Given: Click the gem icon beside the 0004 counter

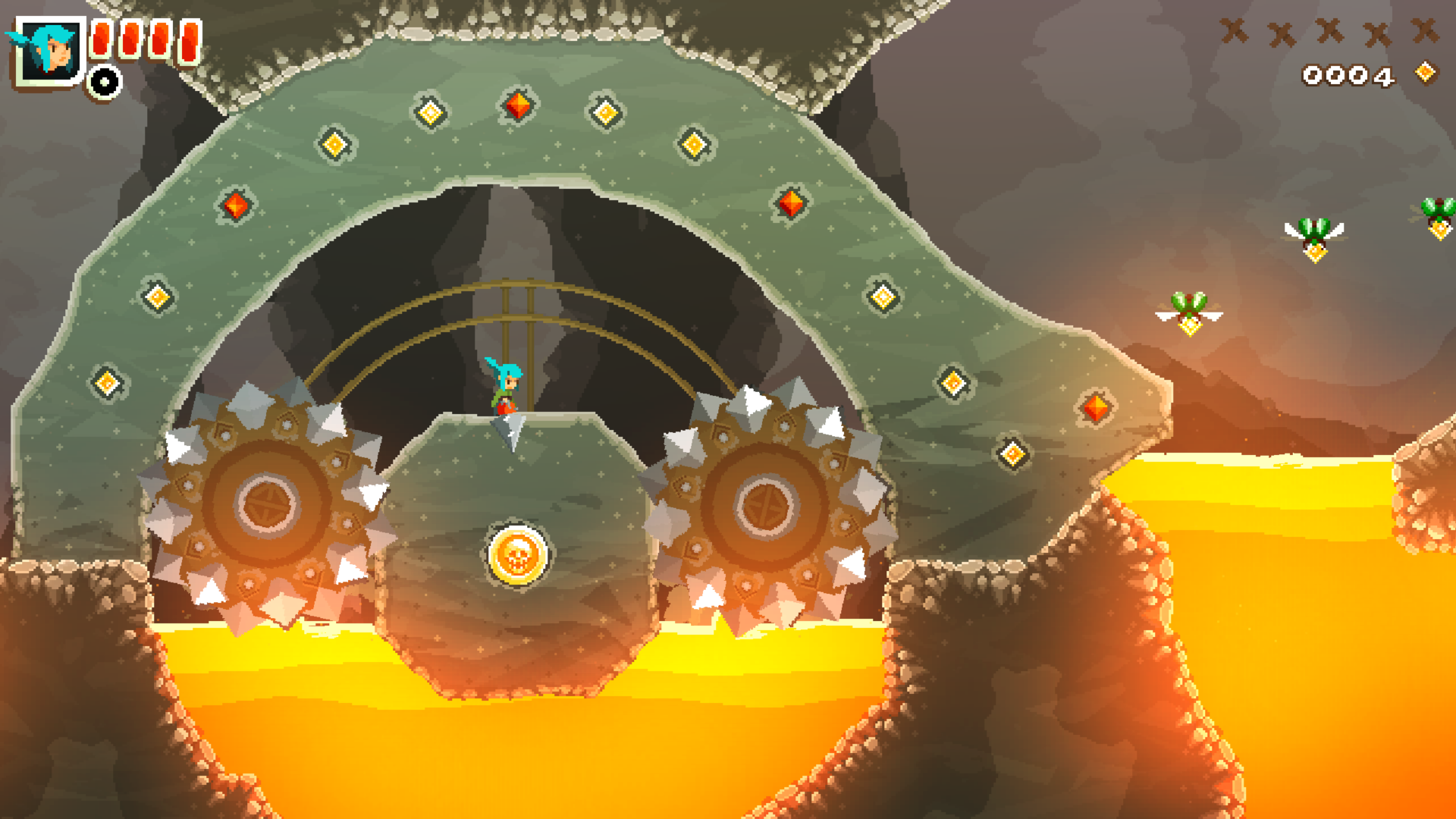Looking at the screenshot, I should [1426, 74].
